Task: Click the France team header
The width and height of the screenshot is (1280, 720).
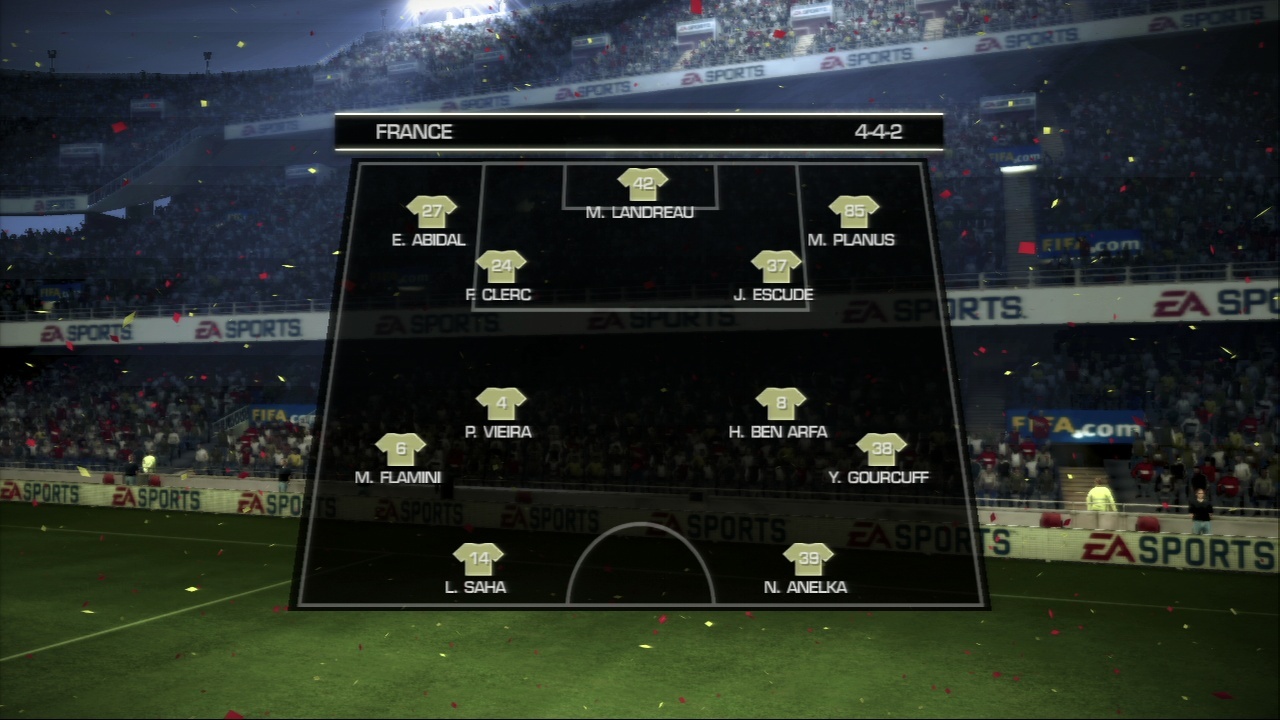Action: [414, 132]
